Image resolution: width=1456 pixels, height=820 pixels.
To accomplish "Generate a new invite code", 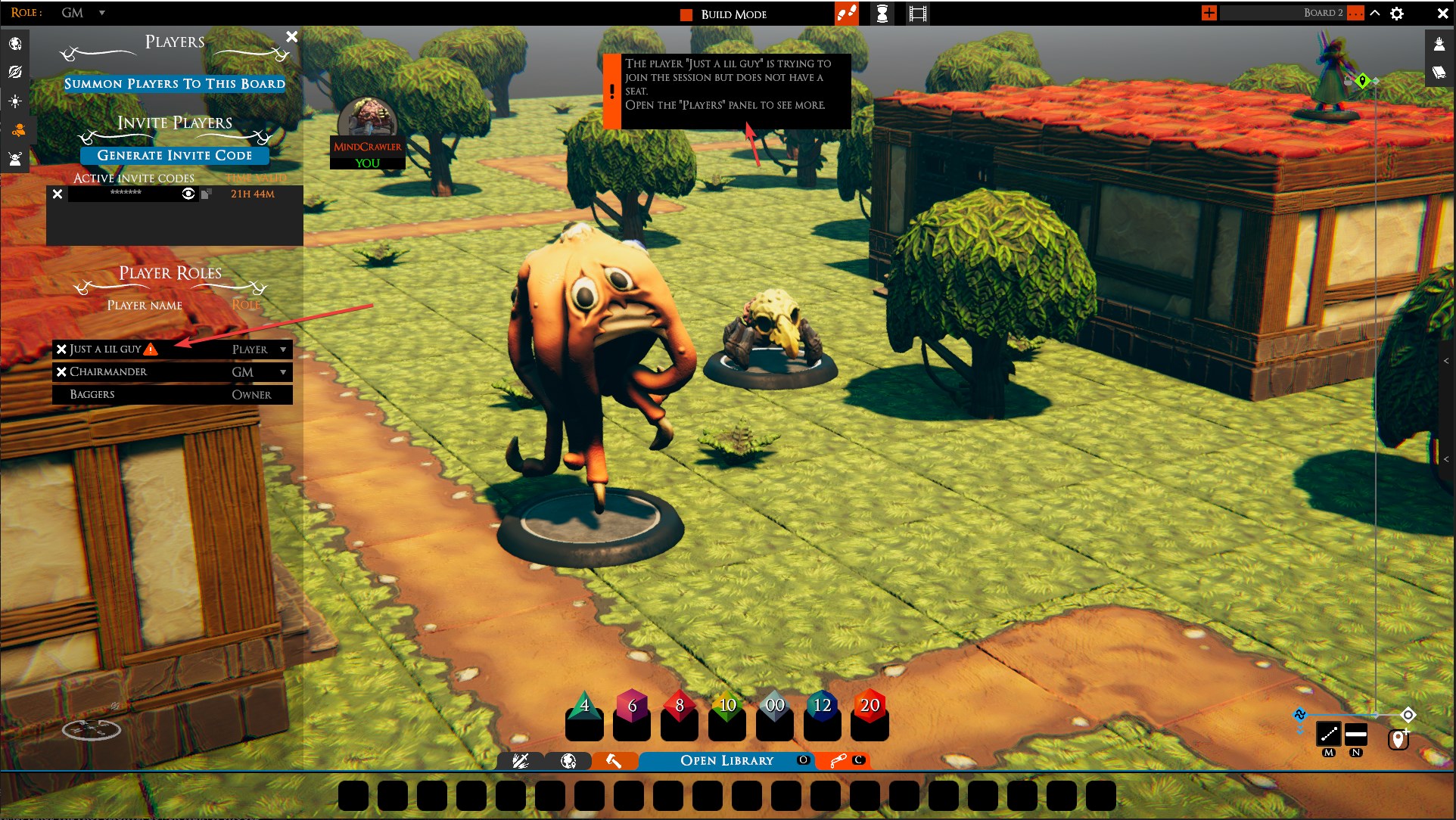I will pyautogui.click(x=174, y=155).
